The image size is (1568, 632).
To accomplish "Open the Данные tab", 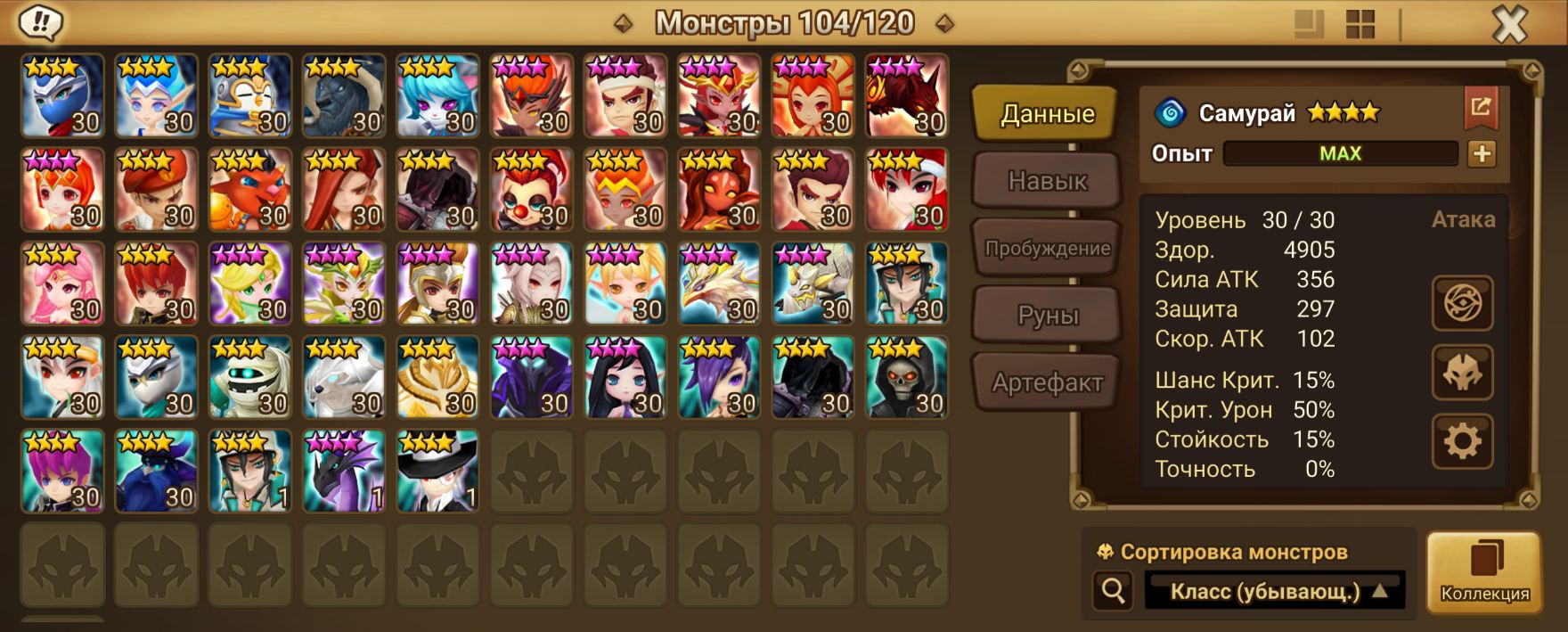I will pos(1047,113).
